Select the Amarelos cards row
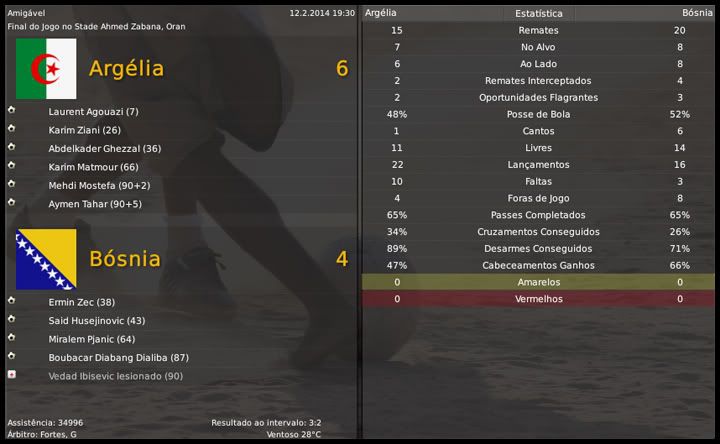Screen dimensions: 720x444 [538, 283]
